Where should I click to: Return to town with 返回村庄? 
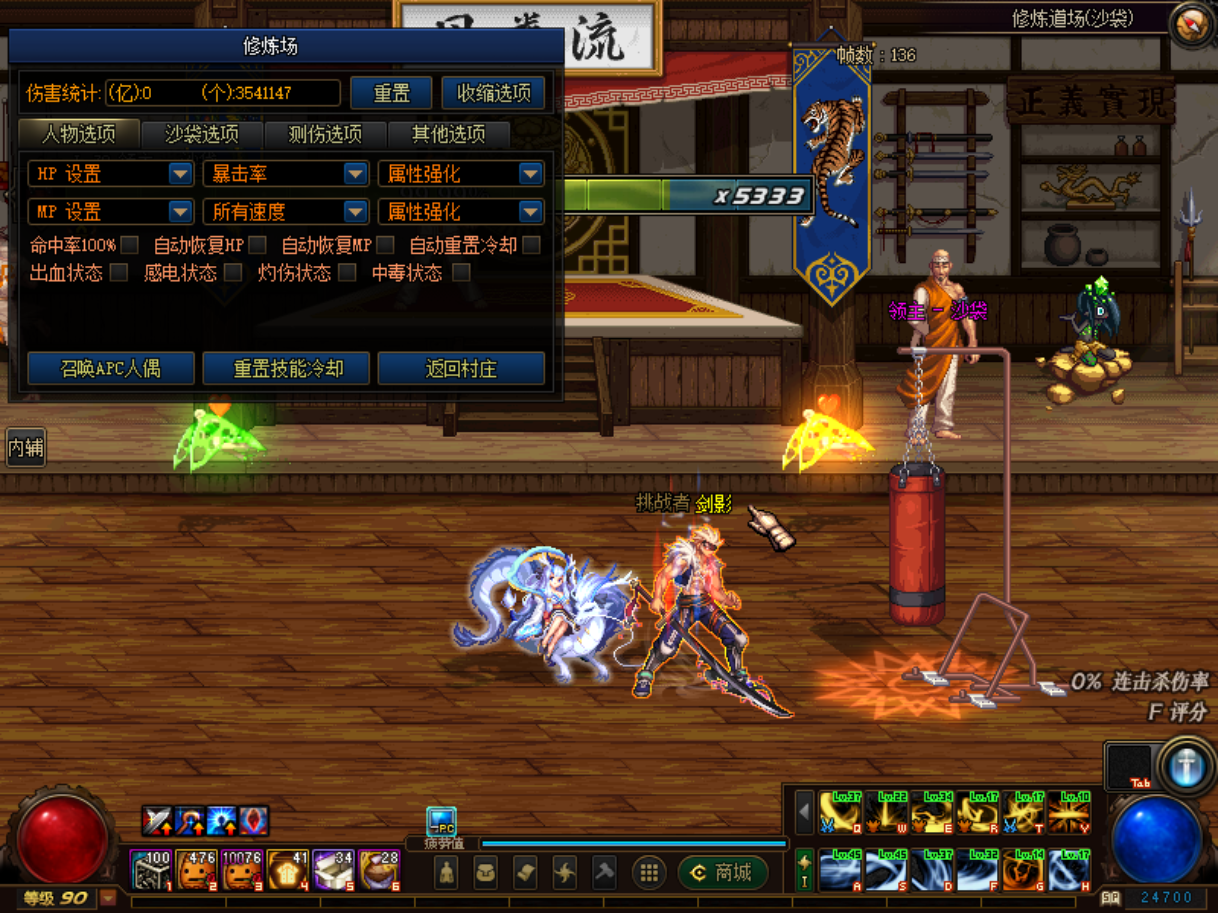(461, 368)
